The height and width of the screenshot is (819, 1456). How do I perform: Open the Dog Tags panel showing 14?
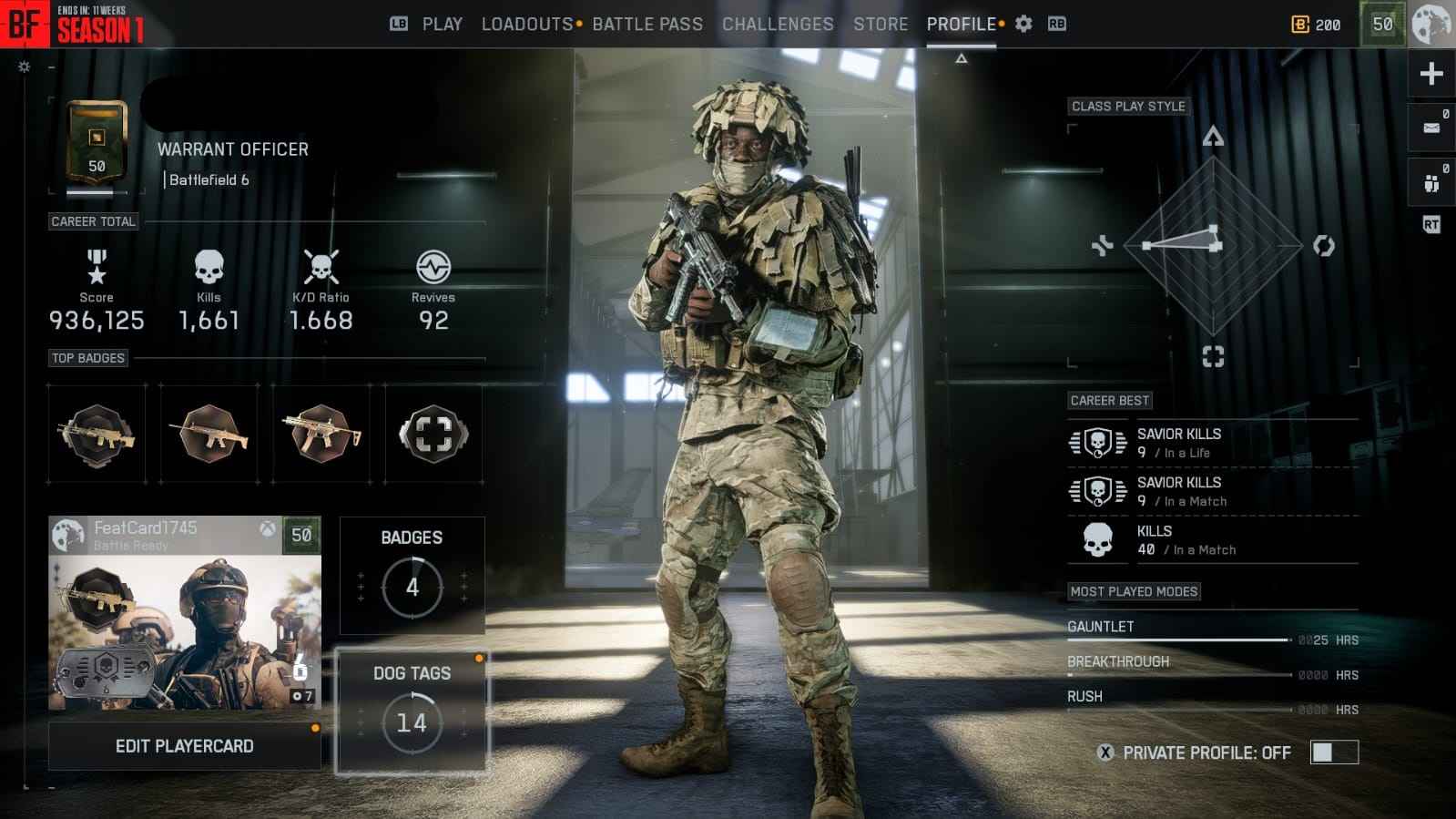click(412, 718)
